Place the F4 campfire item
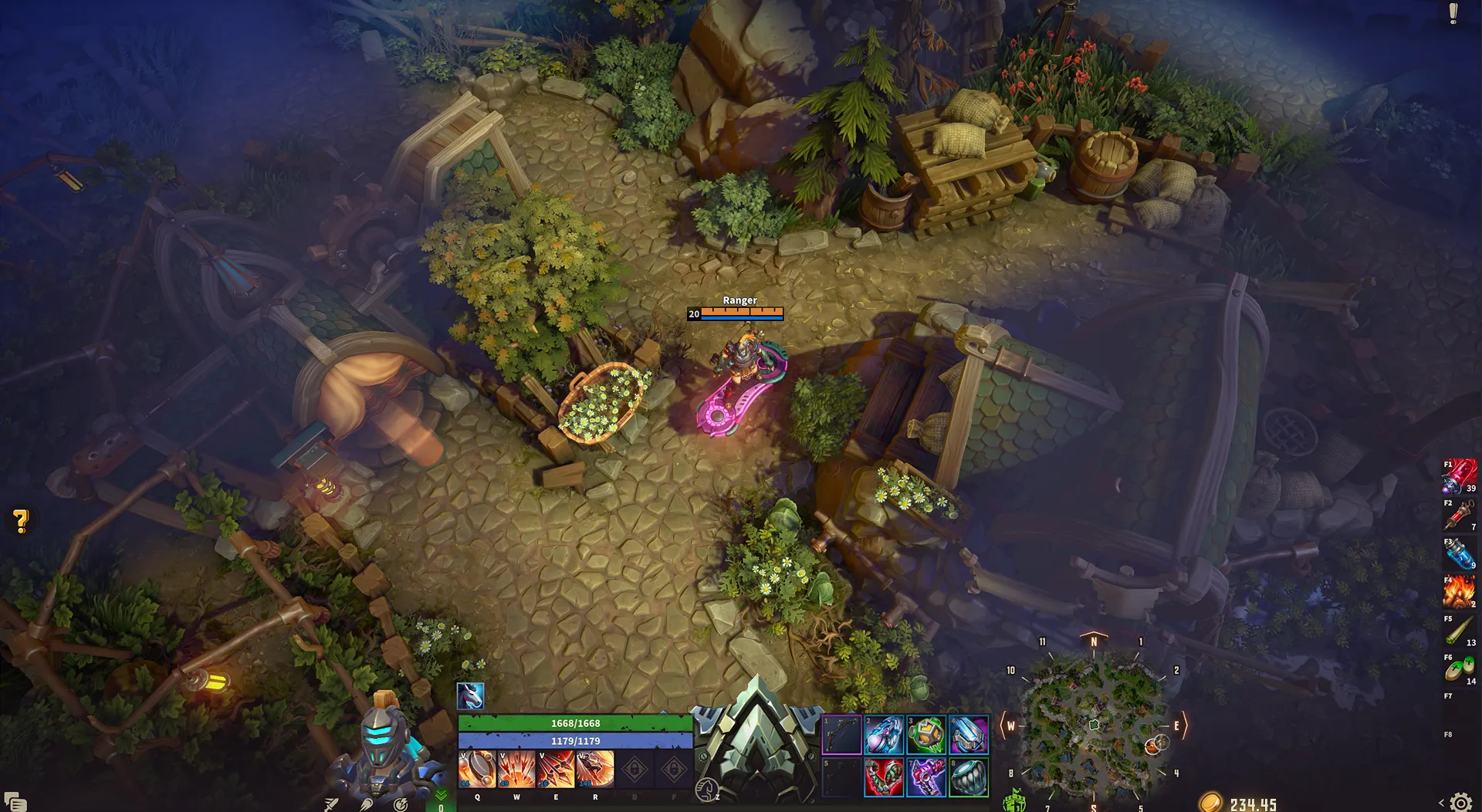 tap(1460, 592)
